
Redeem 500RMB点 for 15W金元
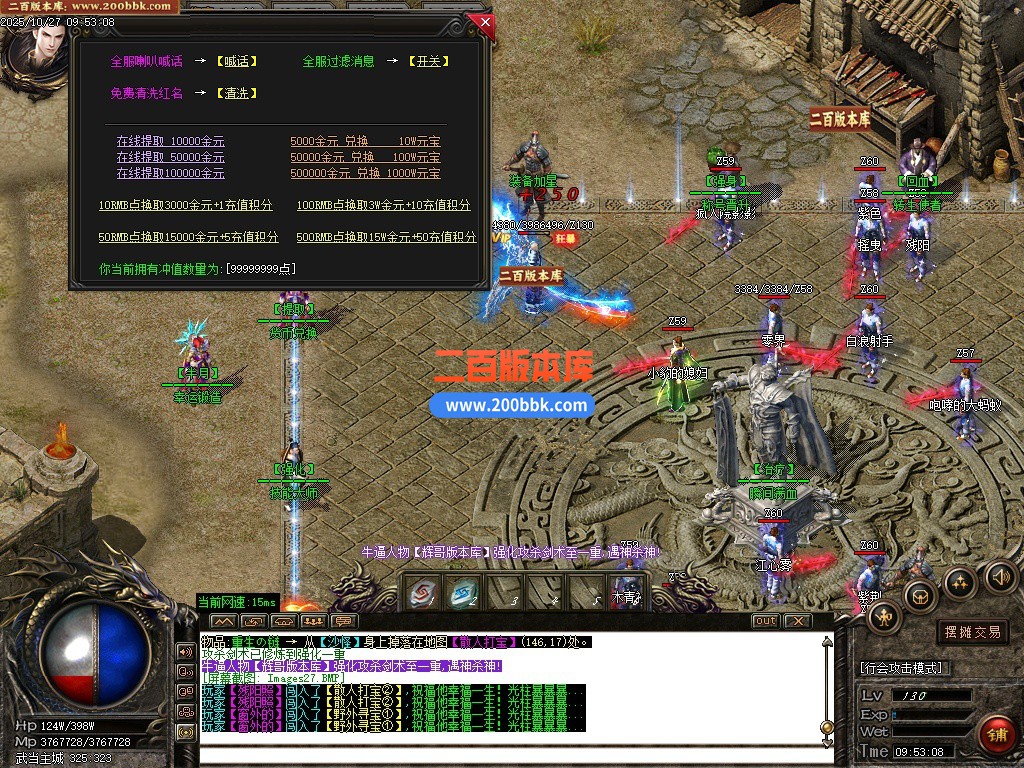[x=386, y=237]
